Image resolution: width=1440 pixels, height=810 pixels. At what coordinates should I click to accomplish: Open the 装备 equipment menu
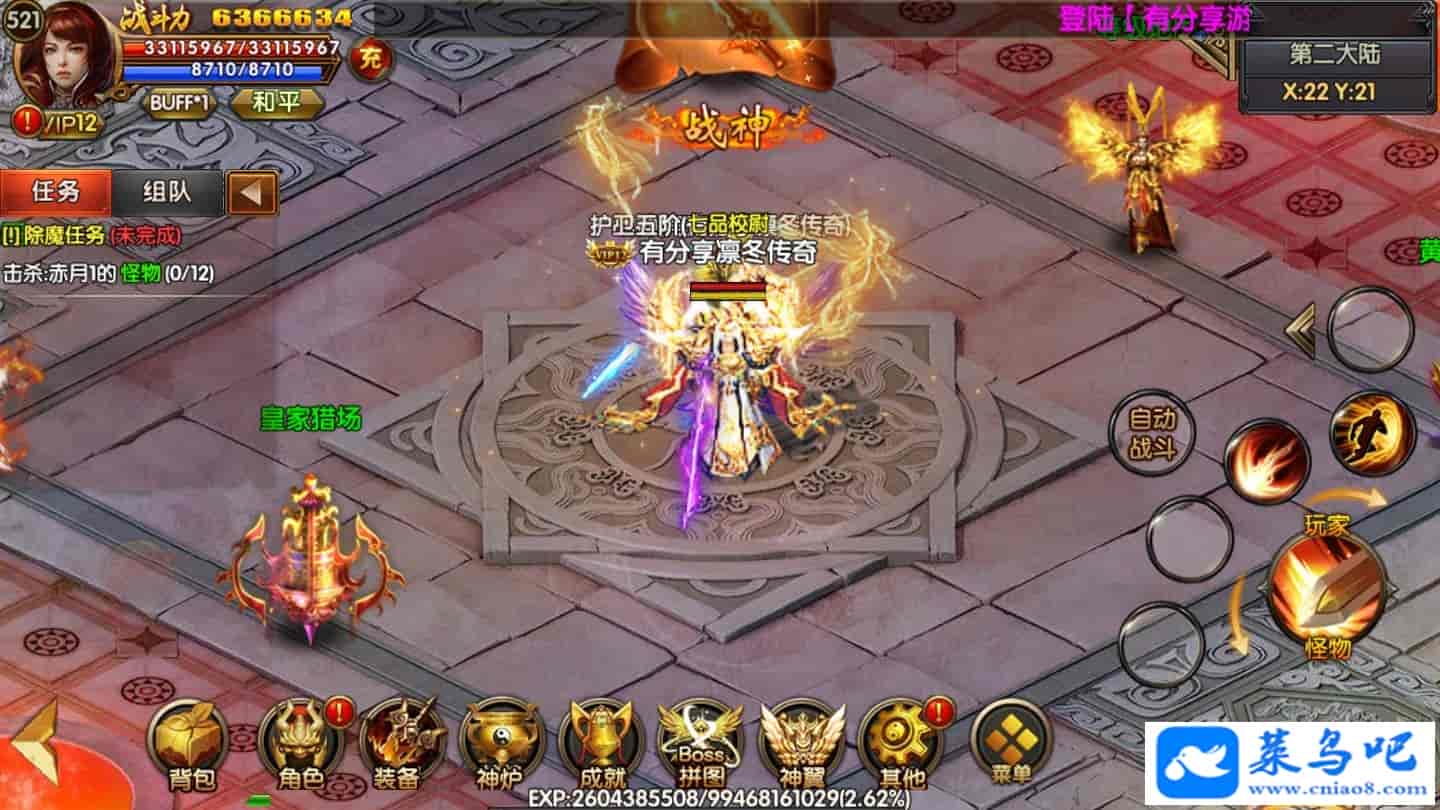[399, 742]
